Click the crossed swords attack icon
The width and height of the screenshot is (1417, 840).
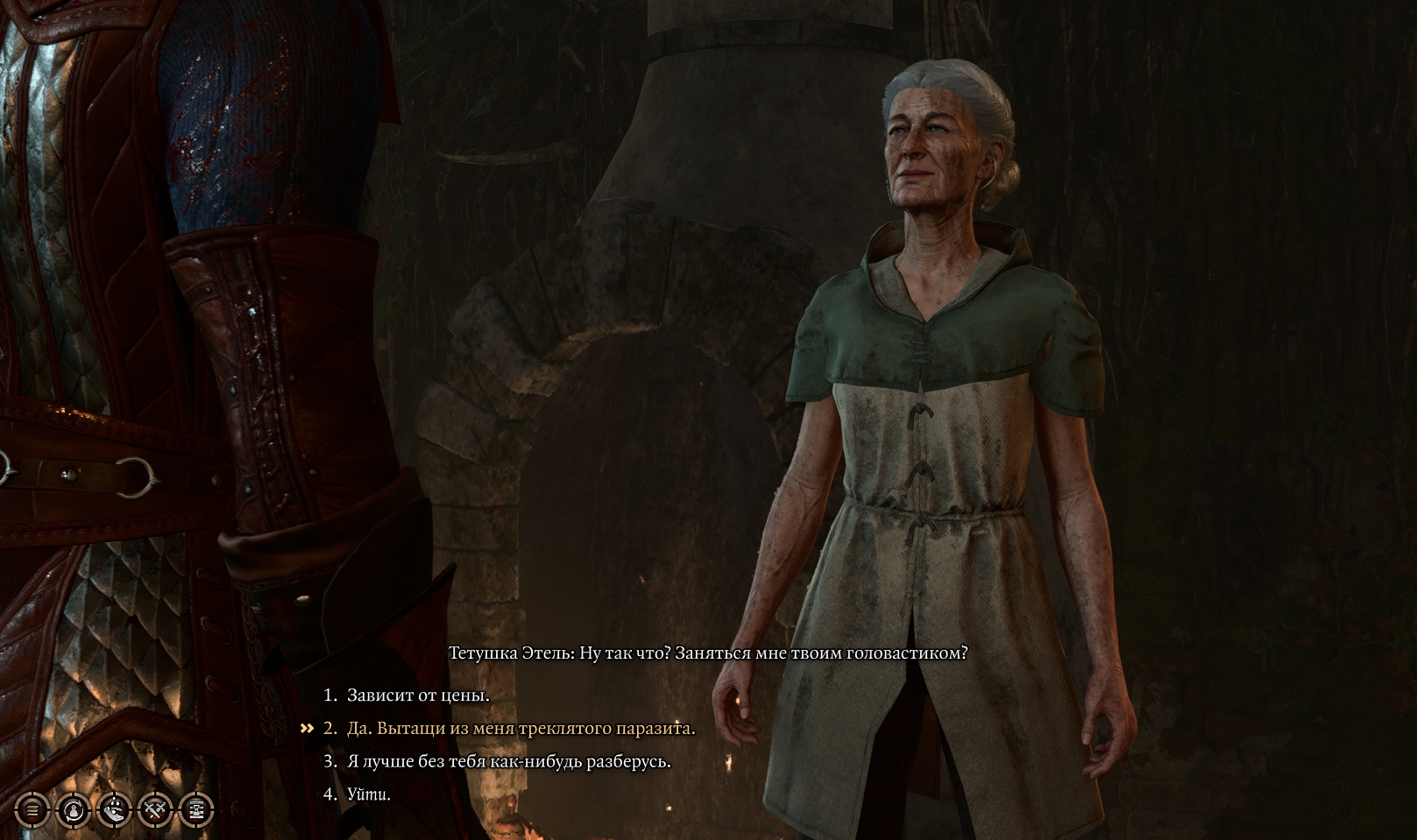(x=156, y=810)
